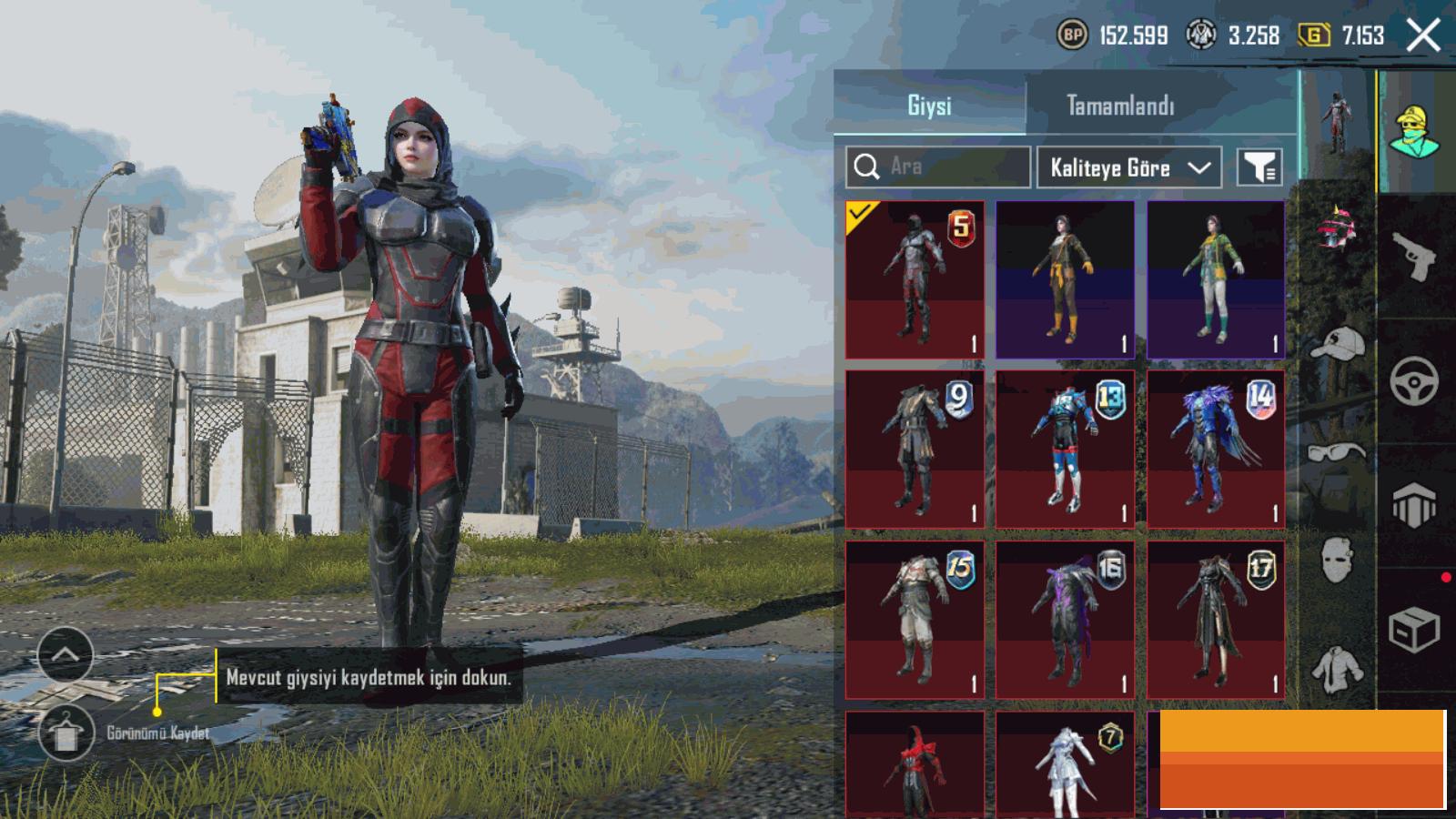1456x819 pixels.
Task: Show the baseball cap headwear category
Action: coord(1338,344)
